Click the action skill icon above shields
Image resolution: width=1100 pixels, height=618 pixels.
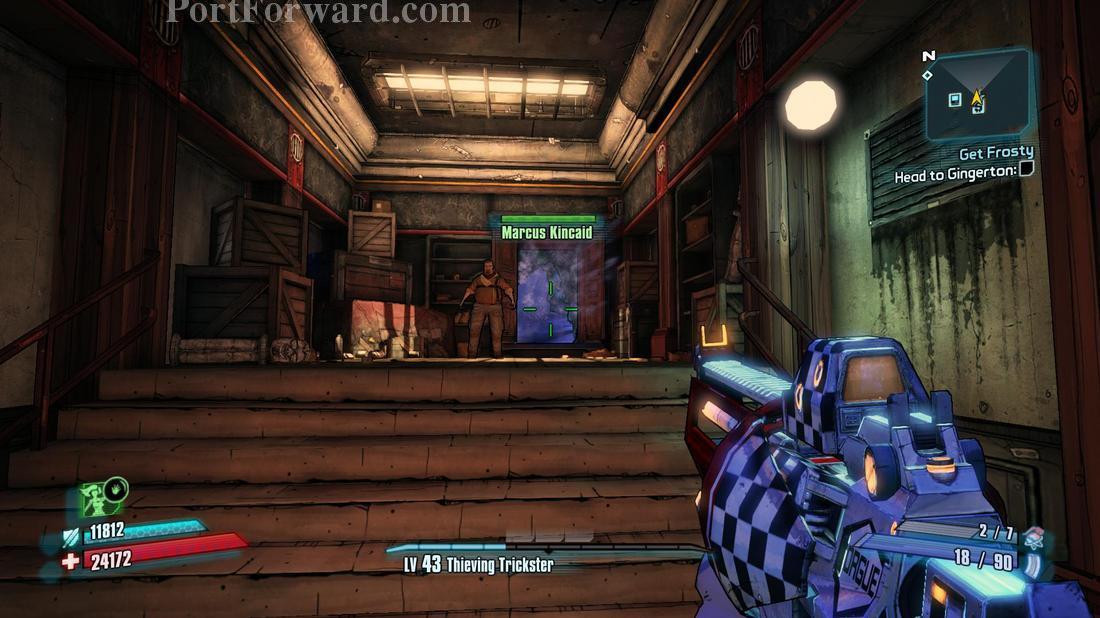(x=103, y=499)
